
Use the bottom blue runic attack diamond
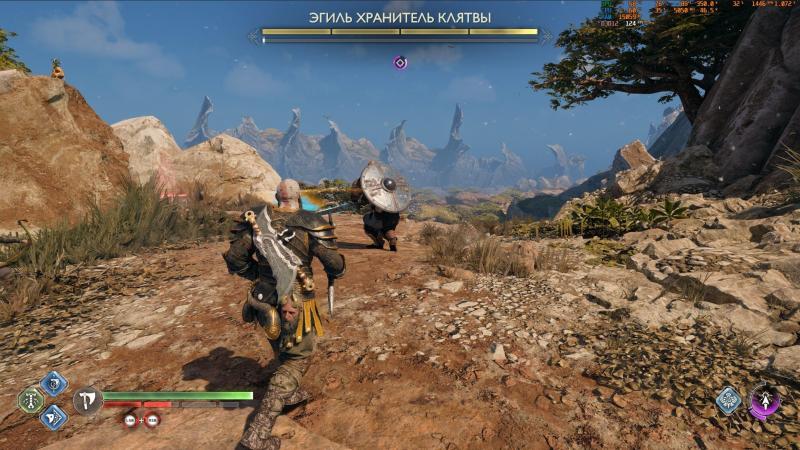[54, 417]
